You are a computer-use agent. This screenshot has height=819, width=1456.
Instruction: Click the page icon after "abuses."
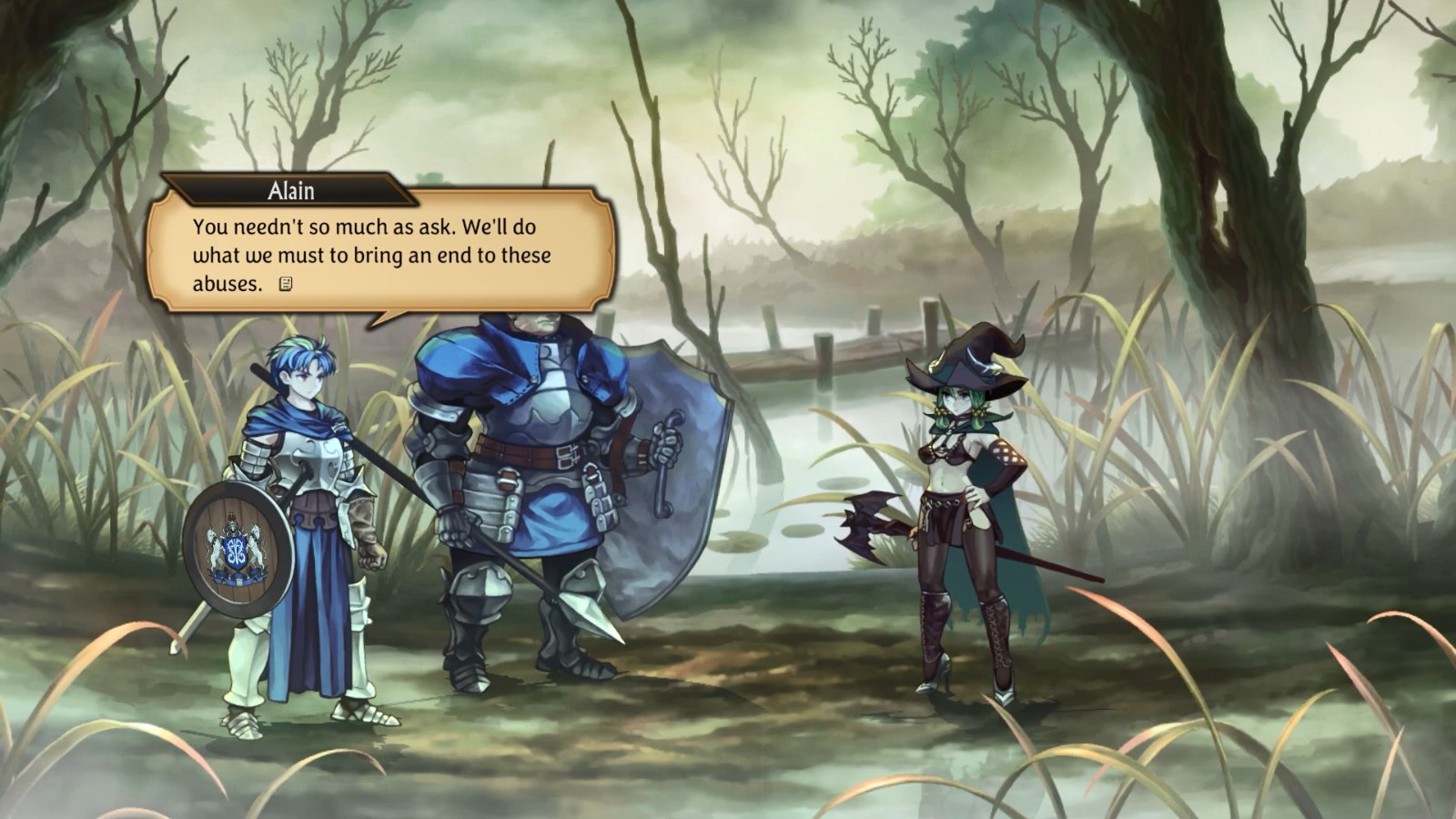[x=286, y=284]
